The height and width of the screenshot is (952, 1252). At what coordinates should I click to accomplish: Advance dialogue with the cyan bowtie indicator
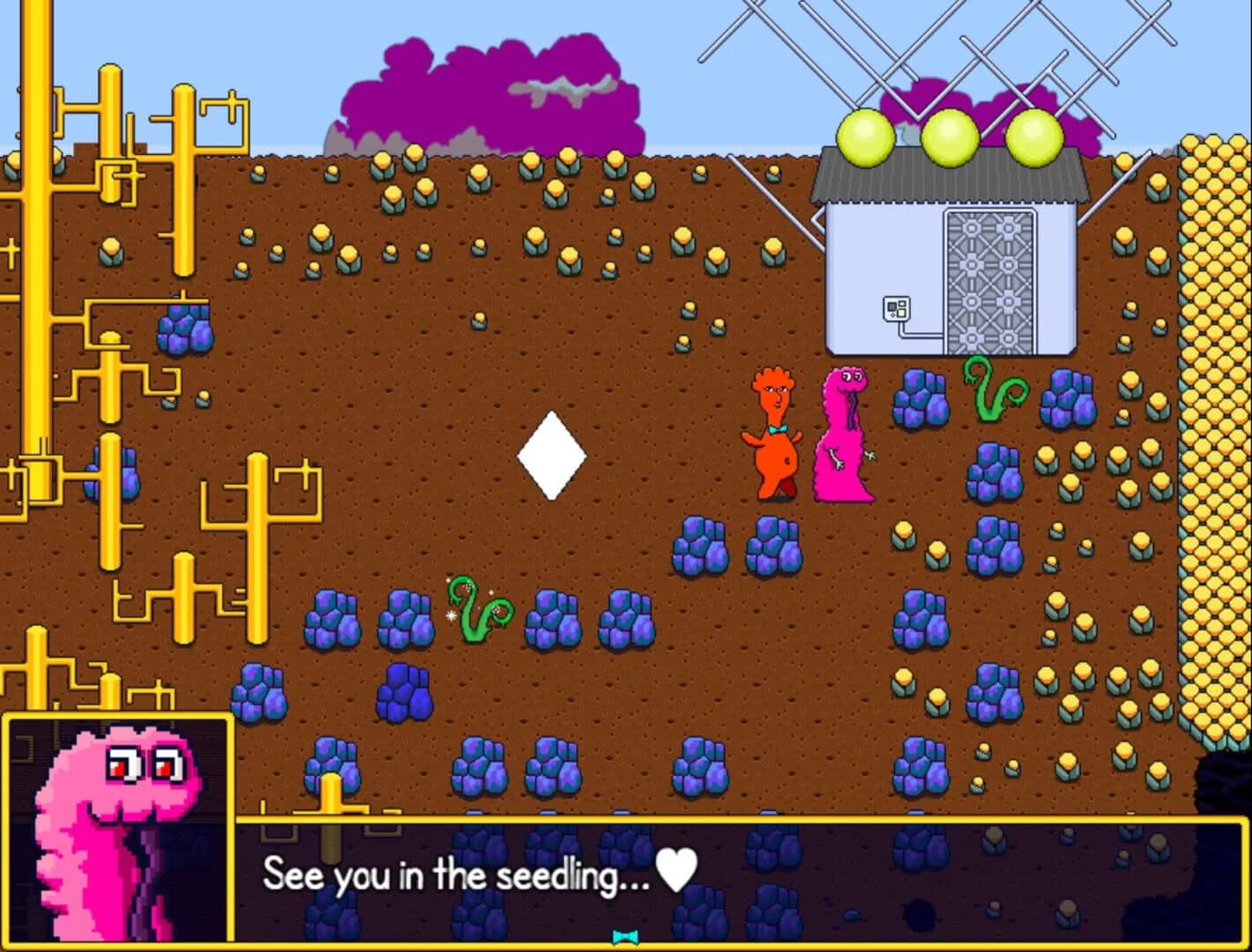click(x=624, y=937)
